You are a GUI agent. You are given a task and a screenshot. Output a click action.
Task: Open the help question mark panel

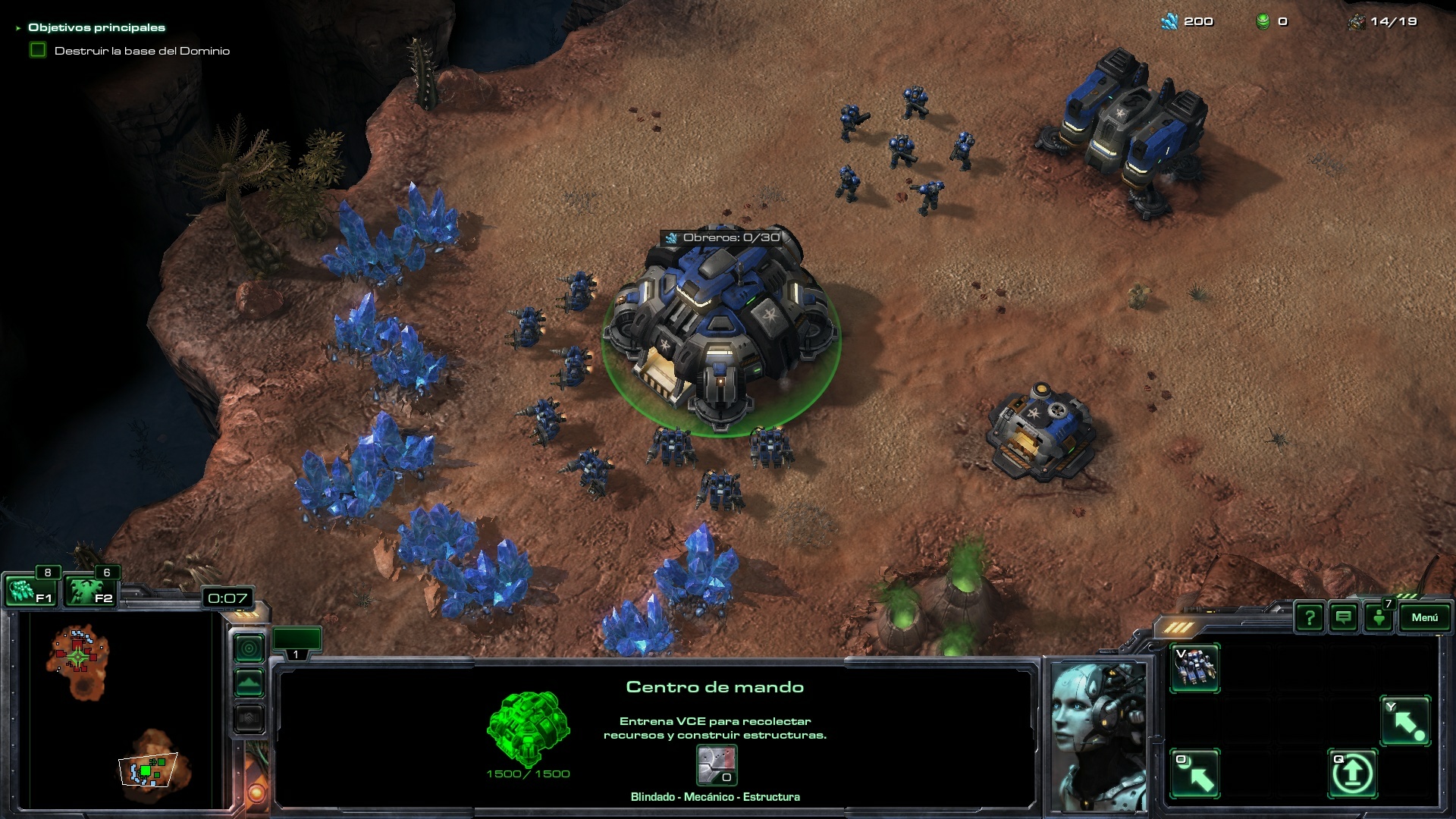1310,618
